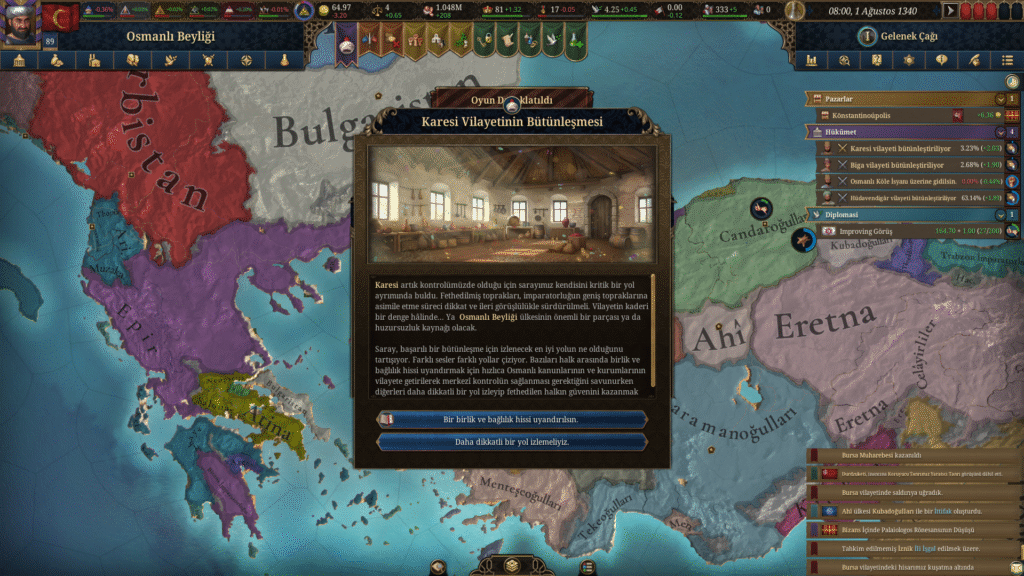Open the government building icon tab
The width and height of the screenshot is (1024, 576).
pos(19,60)
